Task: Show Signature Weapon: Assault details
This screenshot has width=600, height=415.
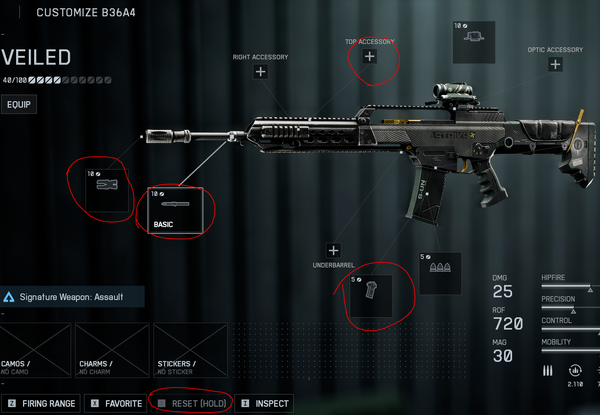Action: click(x=72, y=297)
